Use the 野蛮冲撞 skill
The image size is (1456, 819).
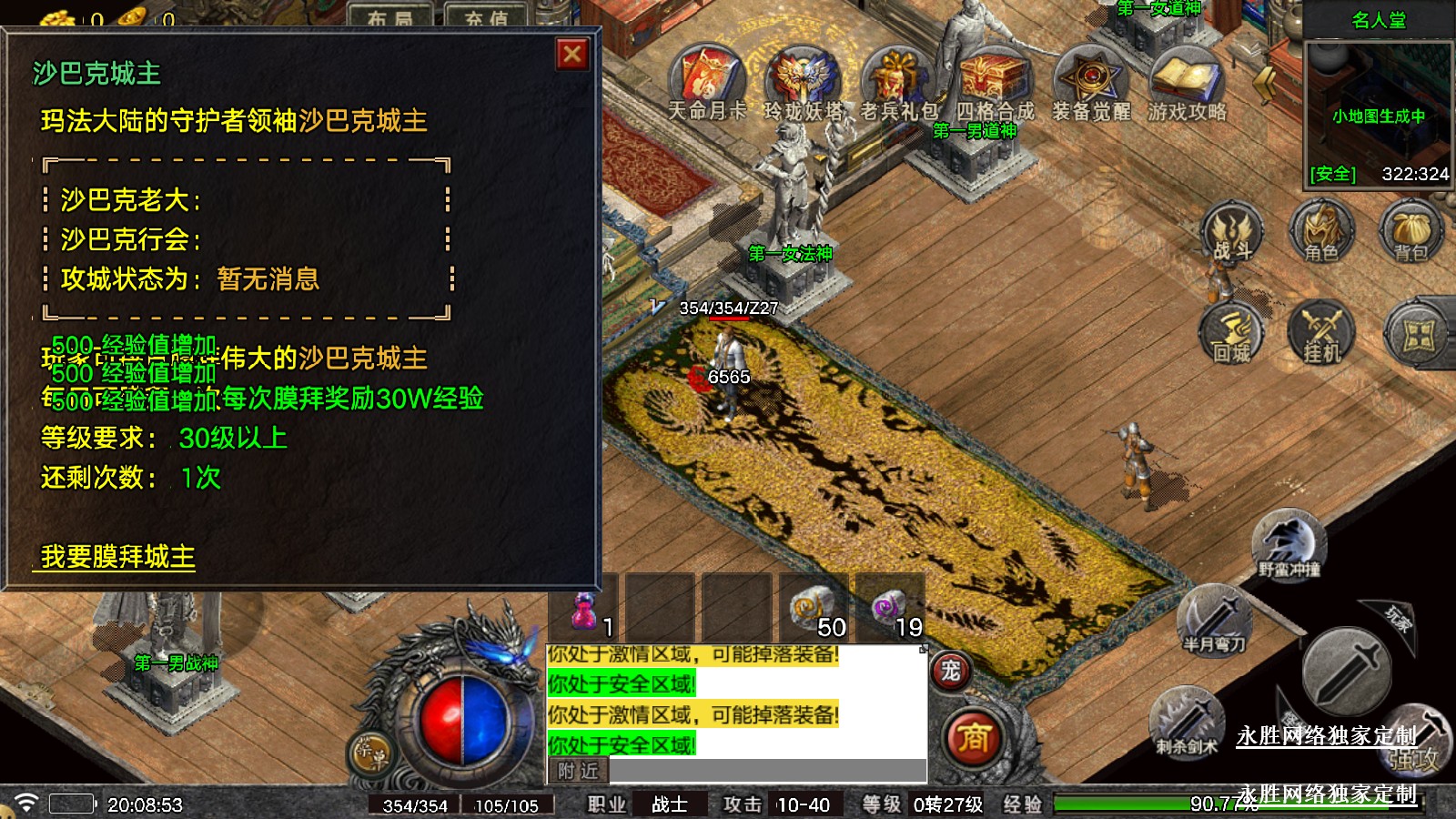1289,544
